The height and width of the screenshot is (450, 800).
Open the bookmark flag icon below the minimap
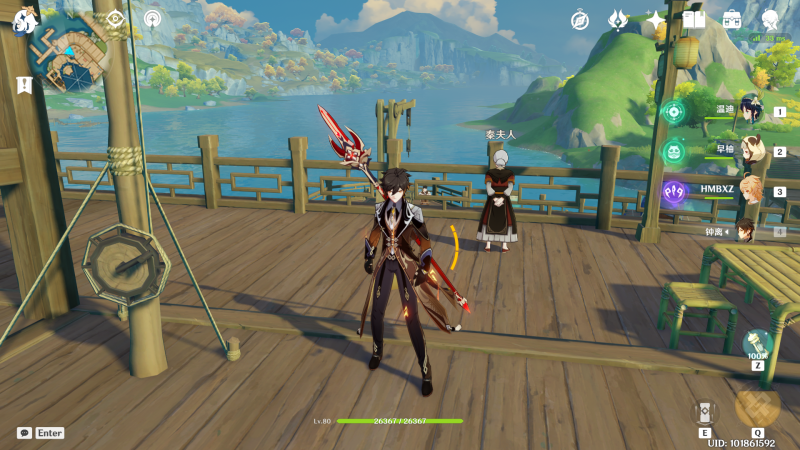pyautogui.click(x=24, y=85)
